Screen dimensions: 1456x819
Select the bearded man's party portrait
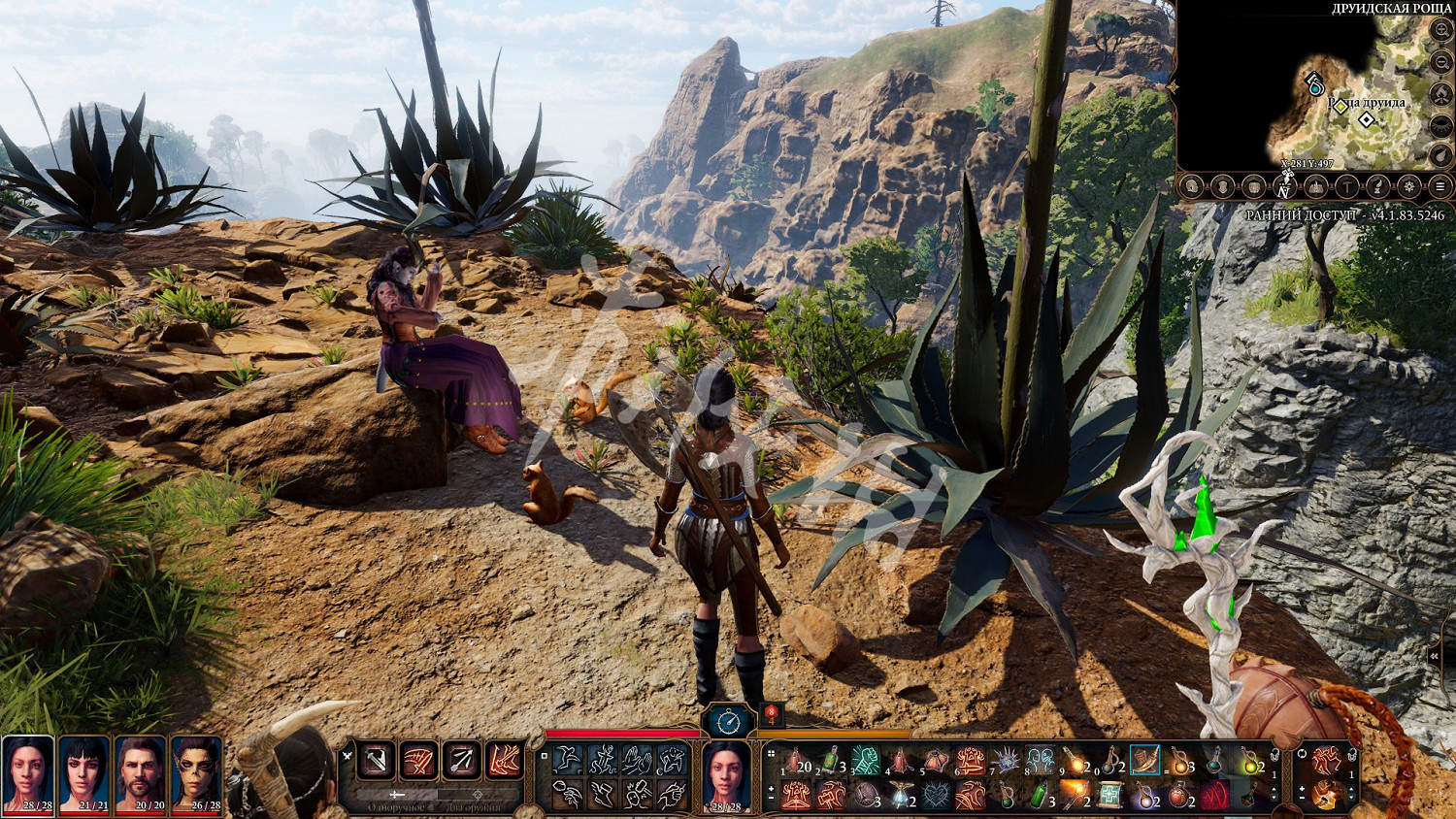[x=141, y=772]
